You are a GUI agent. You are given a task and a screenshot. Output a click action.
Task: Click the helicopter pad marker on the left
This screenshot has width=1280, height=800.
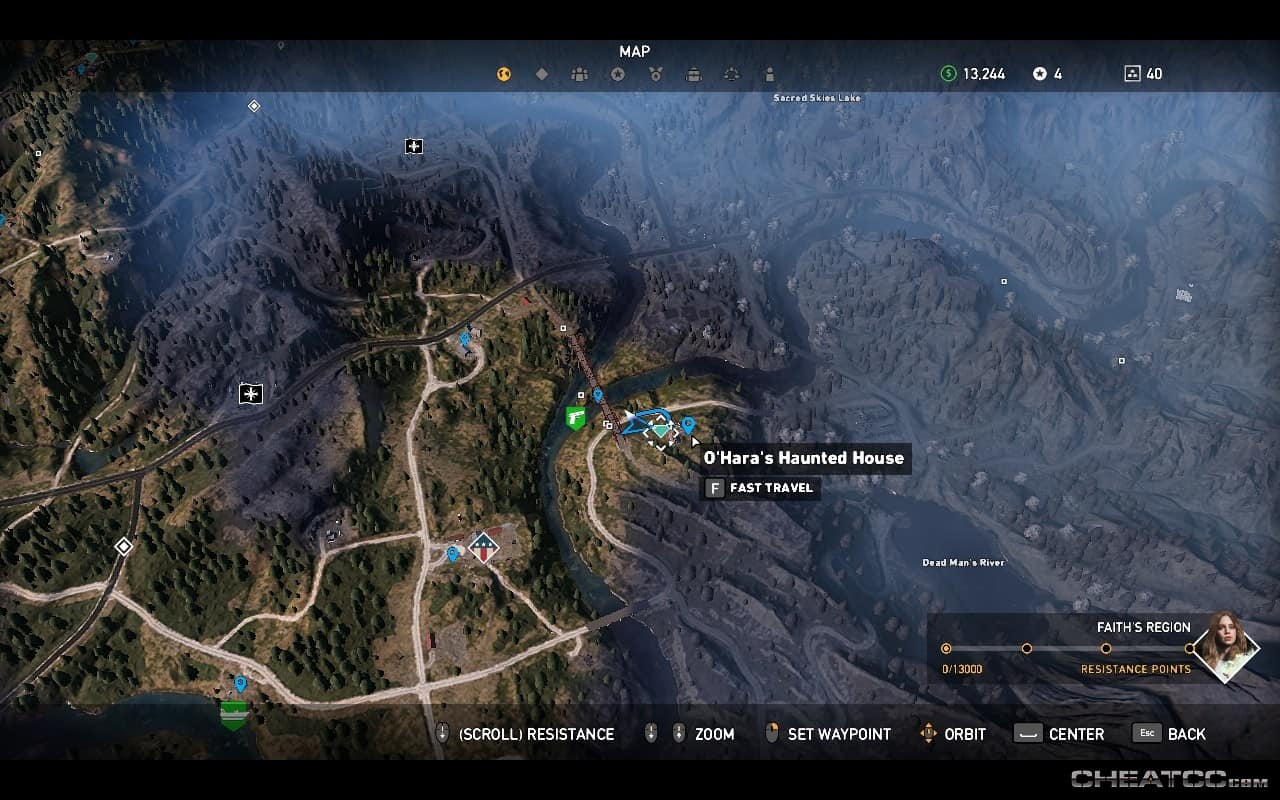[248, 394]
